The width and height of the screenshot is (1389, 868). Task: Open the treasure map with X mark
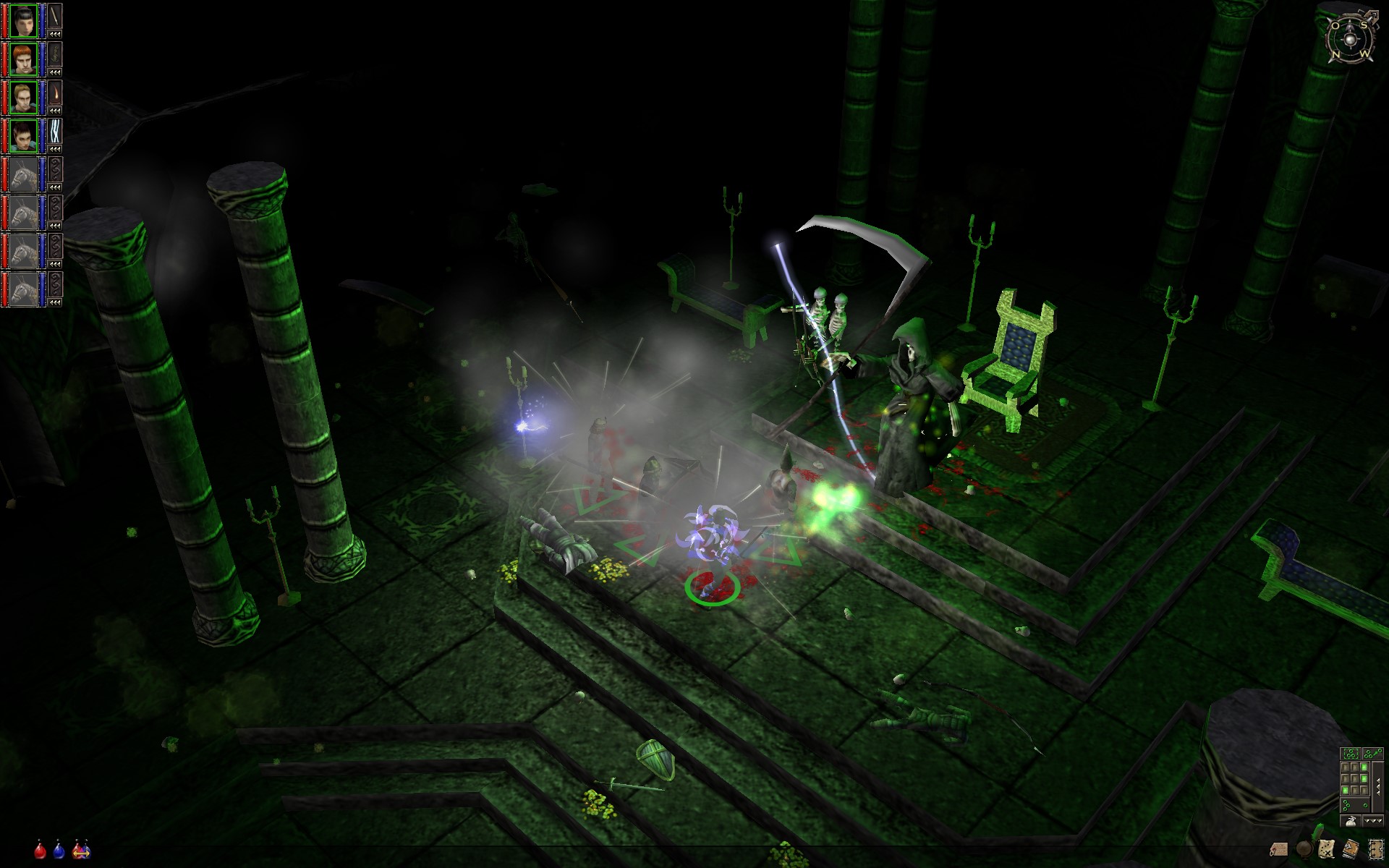[1327, 848]
